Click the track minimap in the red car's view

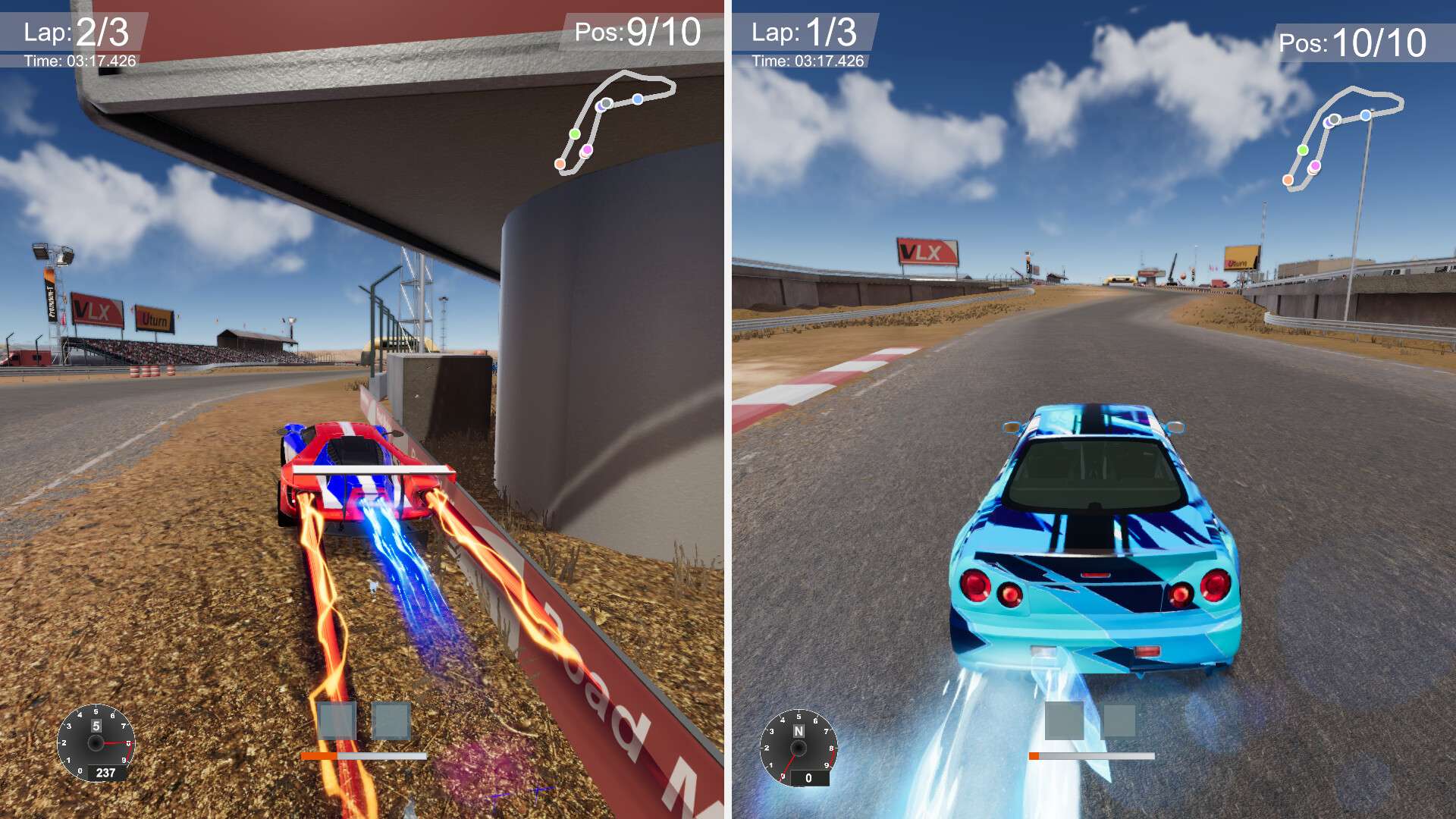tap(616, 121)
